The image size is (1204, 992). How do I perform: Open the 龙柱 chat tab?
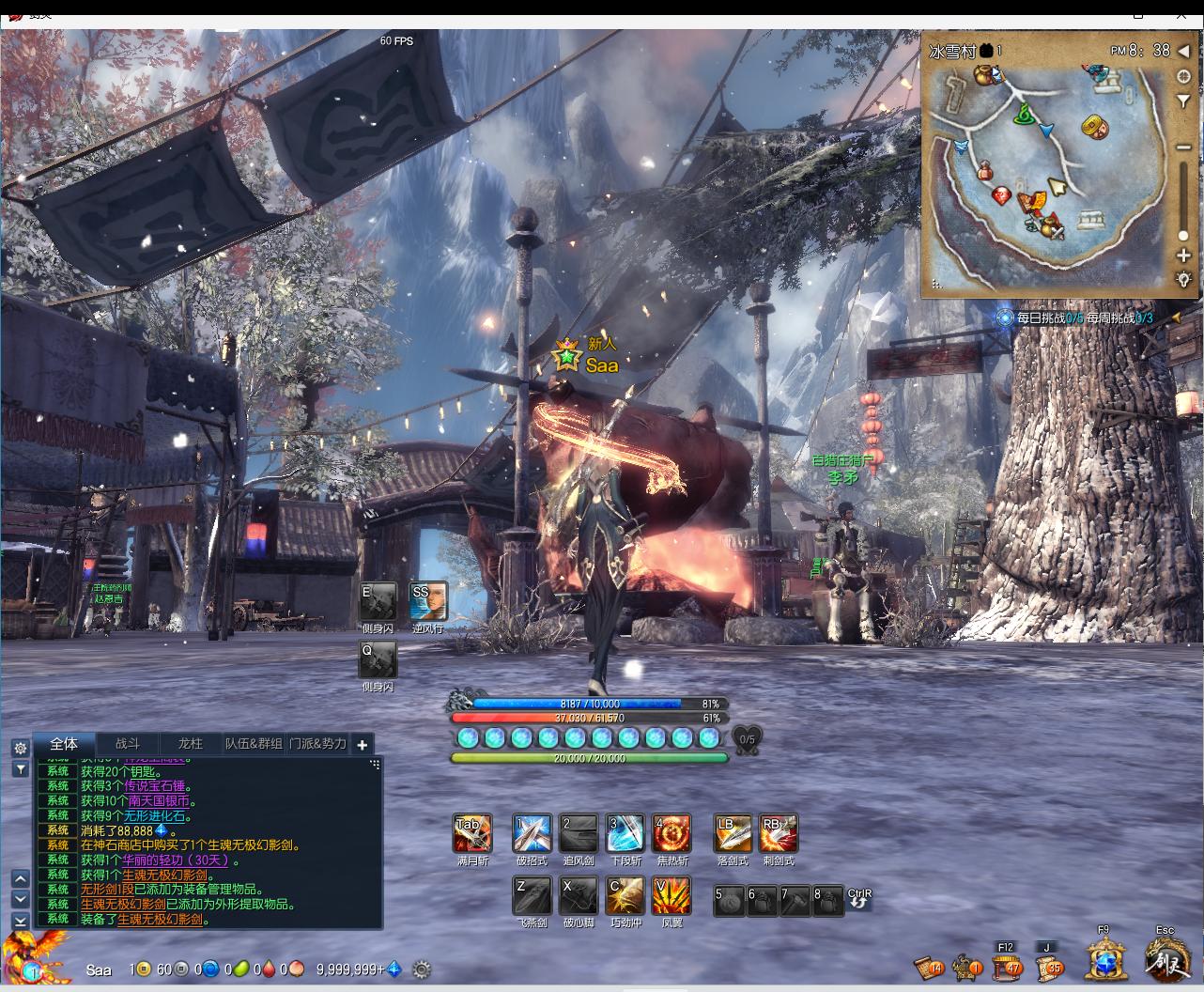(x=191, y=743)
